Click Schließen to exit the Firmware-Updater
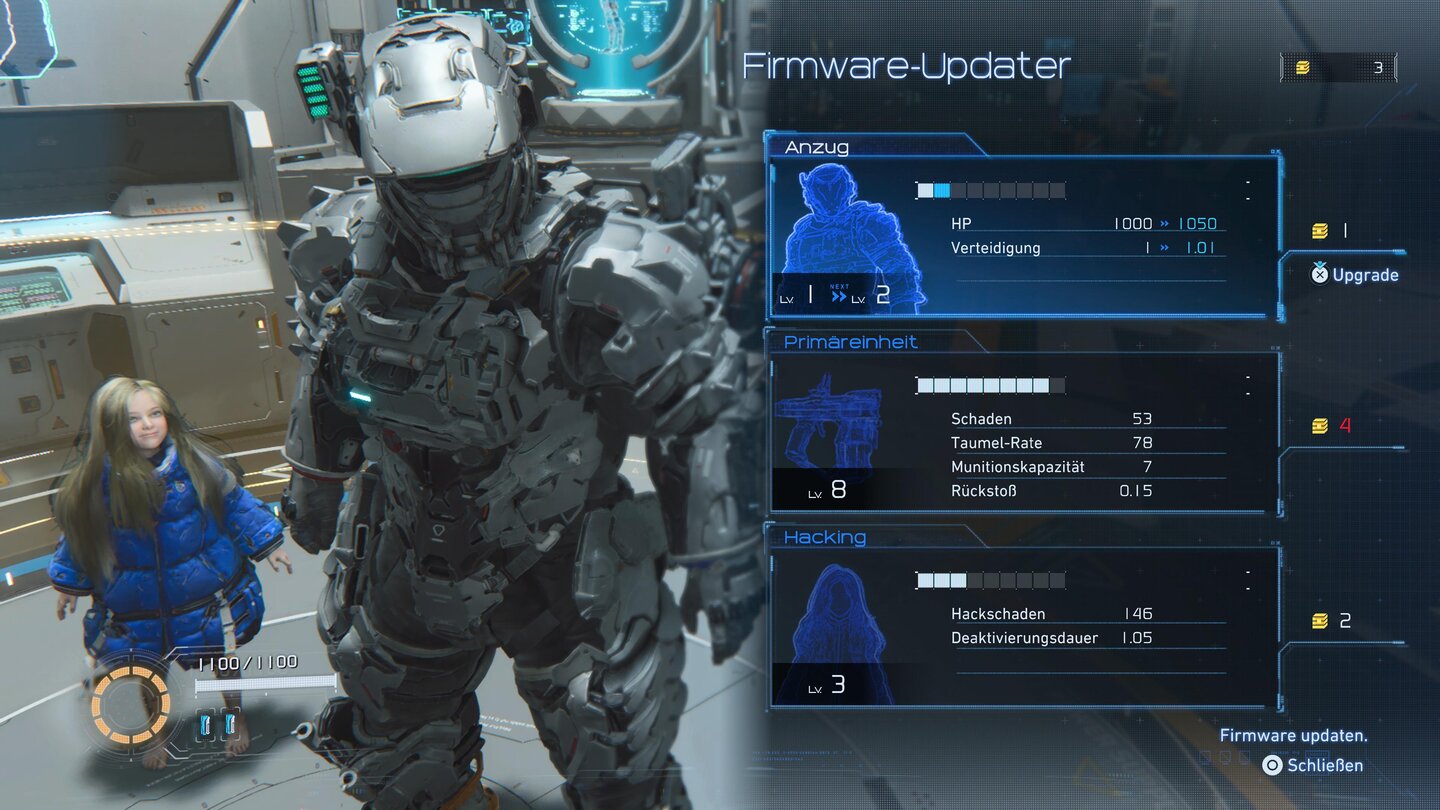1440x810 pixels. tap(1324, 765)
